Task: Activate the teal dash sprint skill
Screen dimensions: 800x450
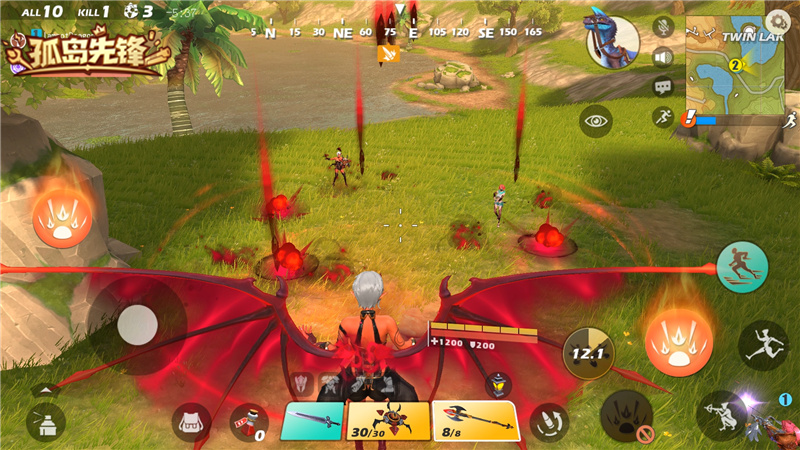Action: (742, 267)
